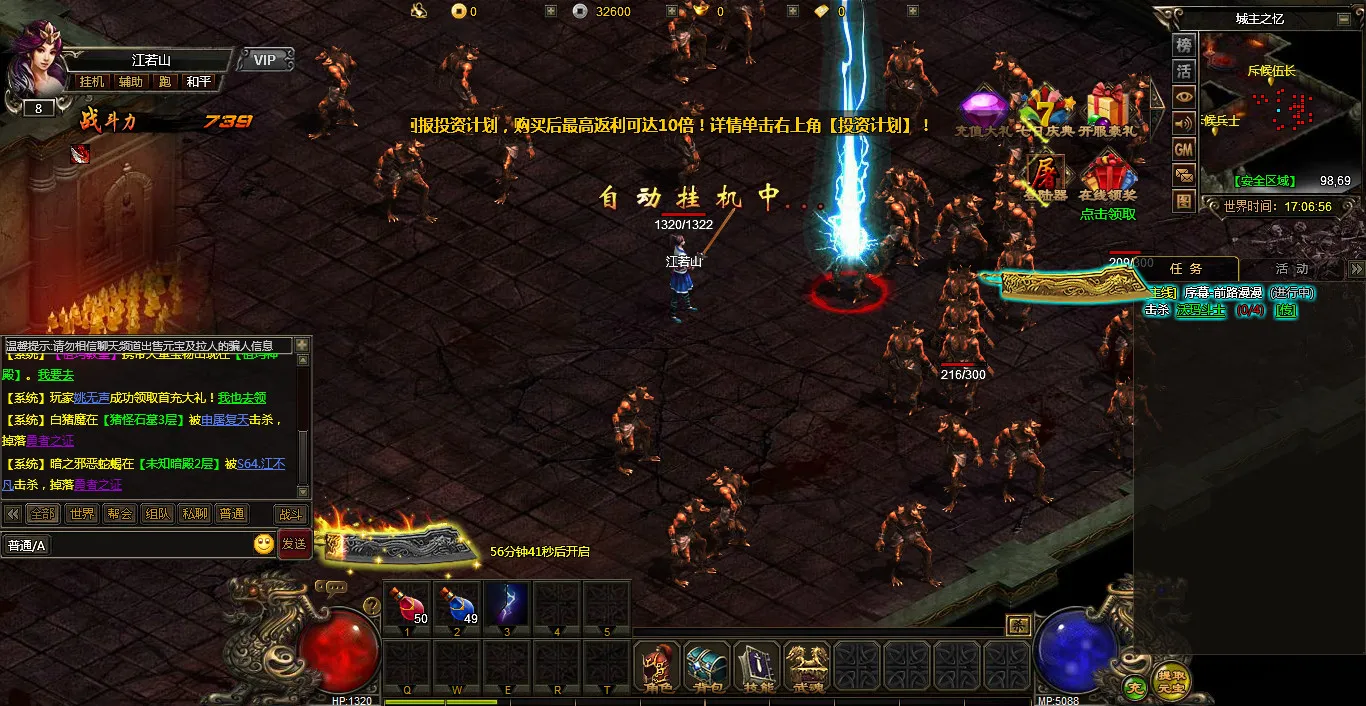Screen dimensions: 1366x706
Task: Focus the chat input field
Action: pos(125,545)
